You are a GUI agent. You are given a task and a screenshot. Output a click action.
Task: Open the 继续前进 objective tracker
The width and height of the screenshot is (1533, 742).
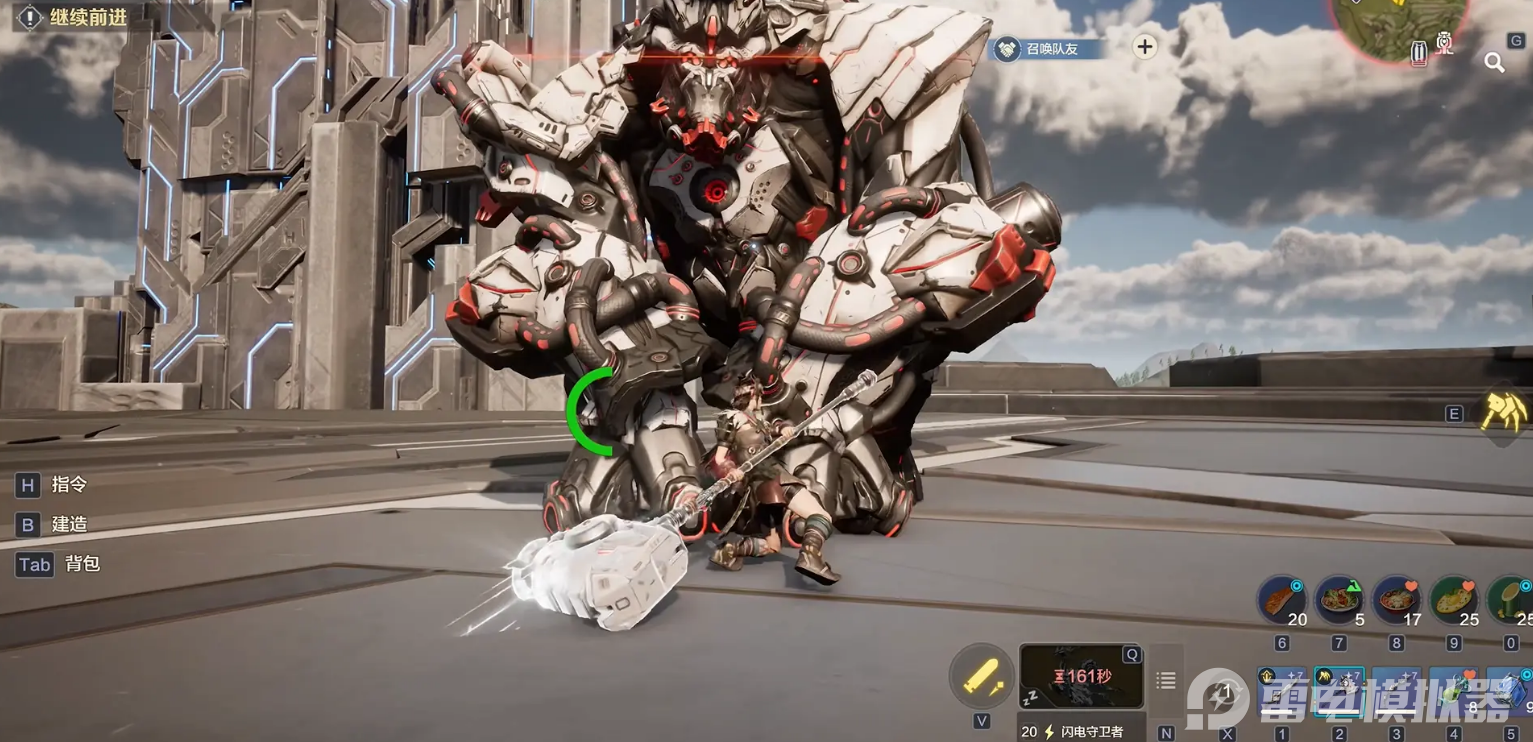pyautogui.click(x=73, y=17)
